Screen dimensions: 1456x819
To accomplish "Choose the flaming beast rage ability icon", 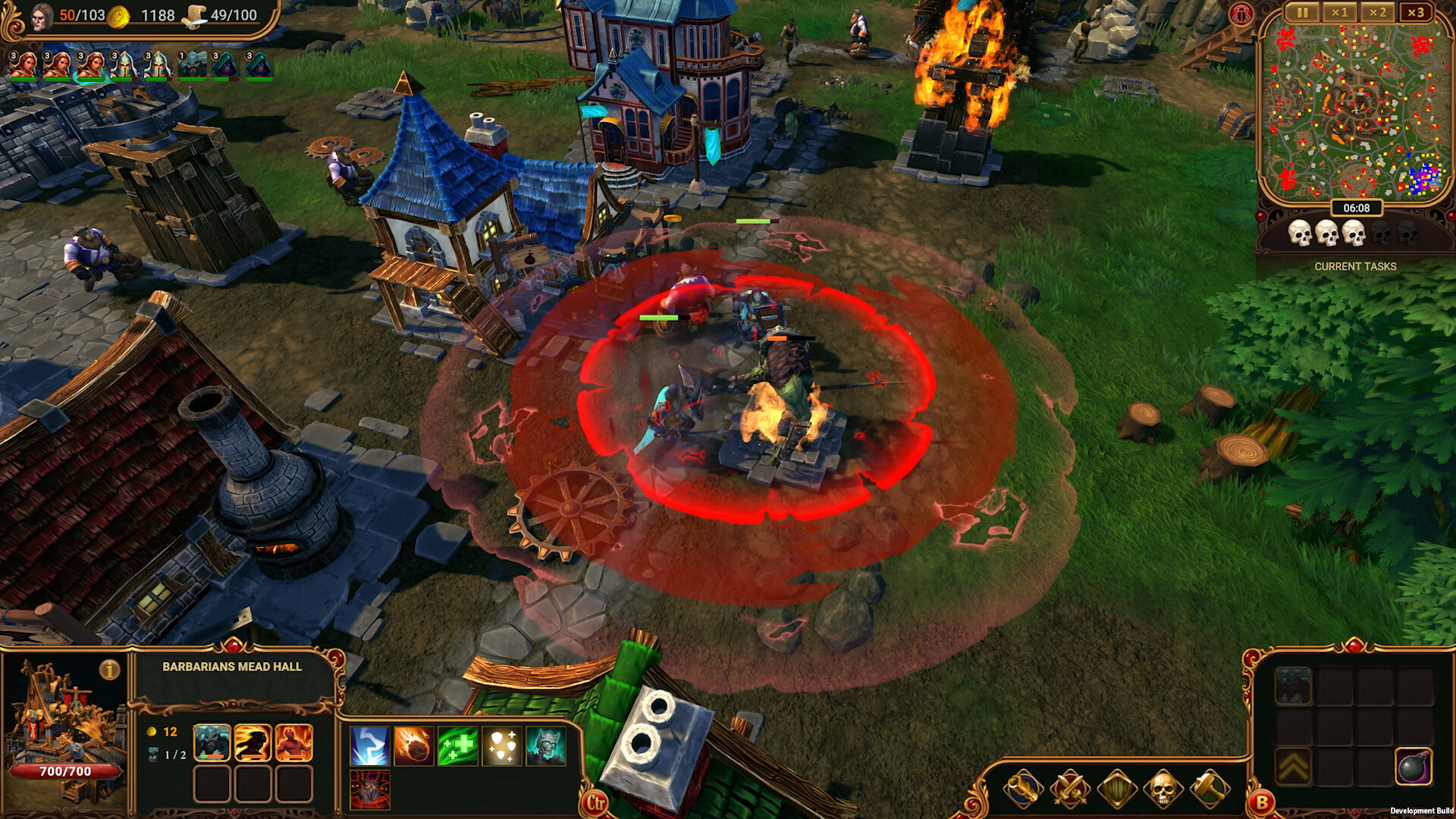I will pyautogui.click(x=253, y=742).
